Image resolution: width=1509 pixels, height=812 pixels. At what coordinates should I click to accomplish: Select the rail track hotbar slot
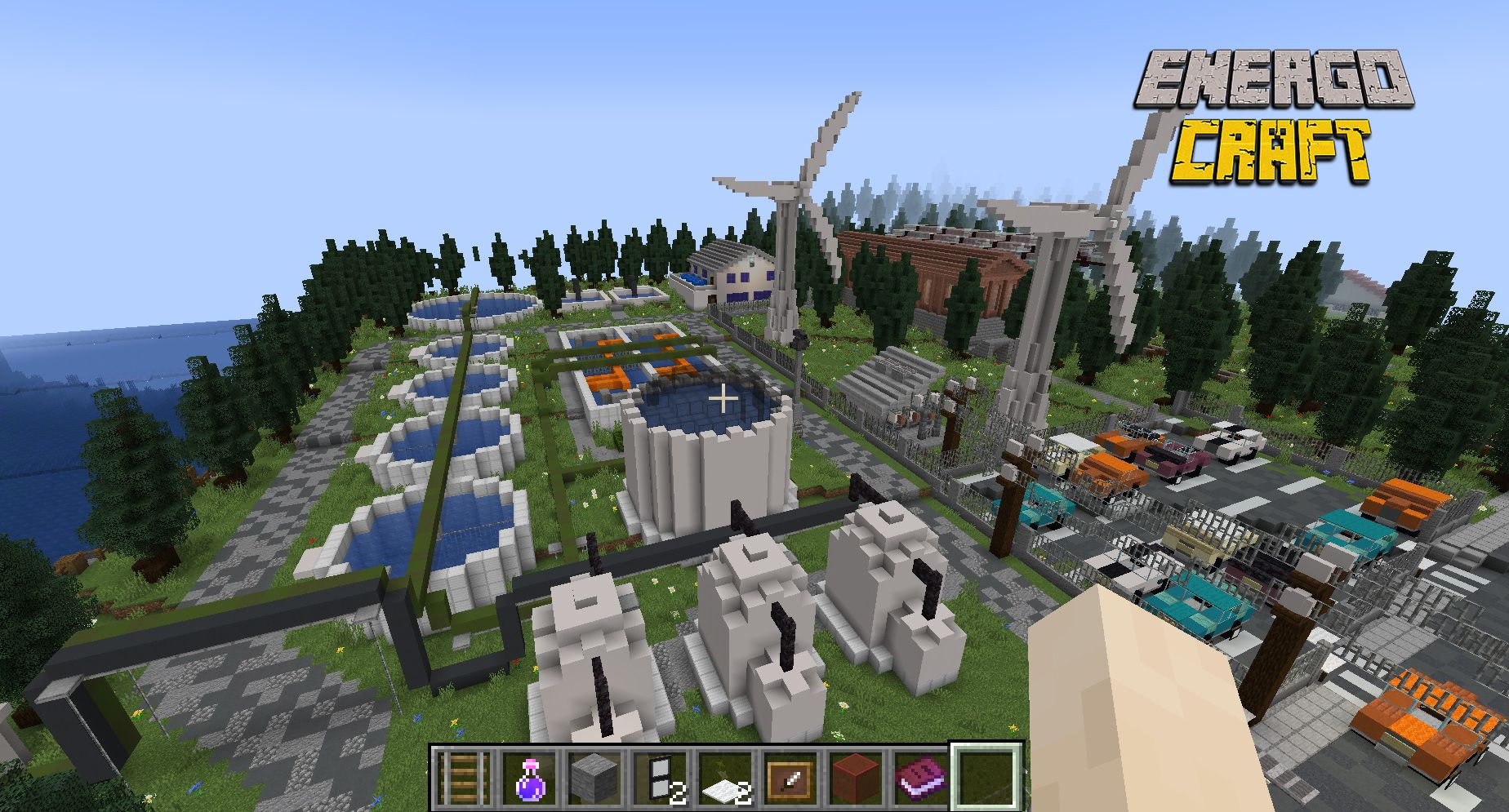[x=463, y=776]
